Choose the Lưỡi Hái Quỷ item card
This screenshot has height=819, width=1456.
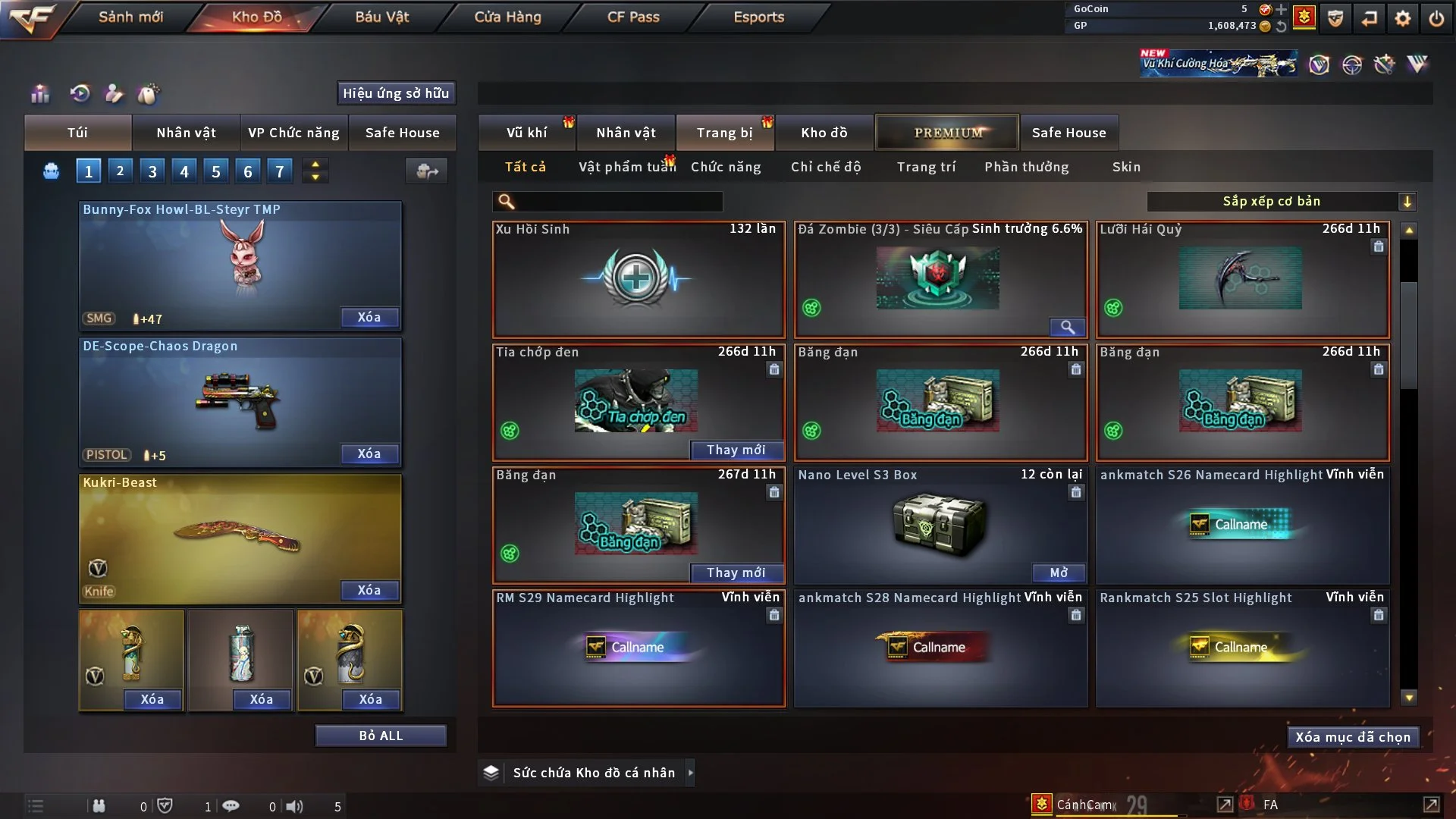click(1241, 279)
